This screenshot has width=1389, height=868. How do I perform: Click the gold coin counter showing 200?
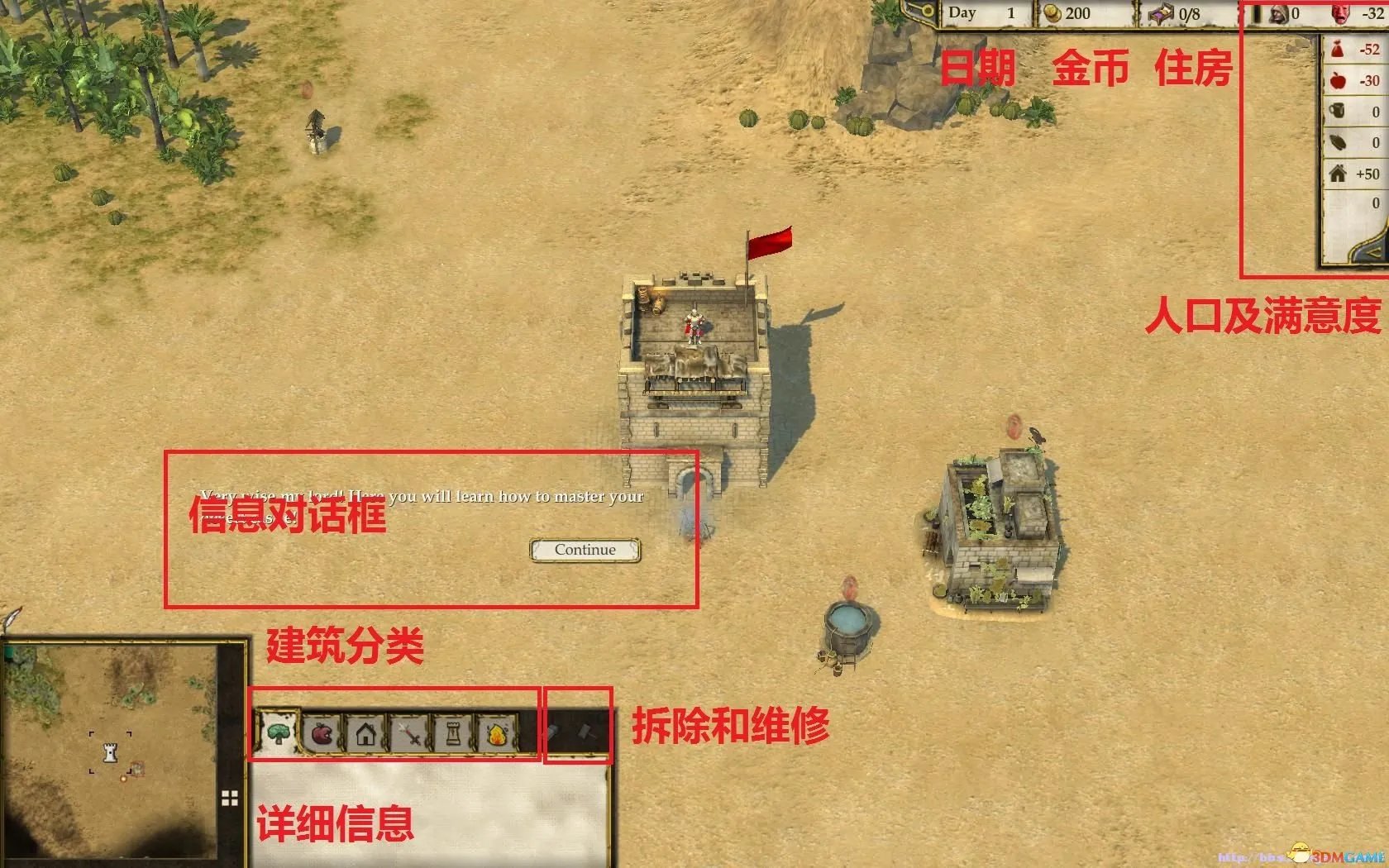tap(1067, 13)
